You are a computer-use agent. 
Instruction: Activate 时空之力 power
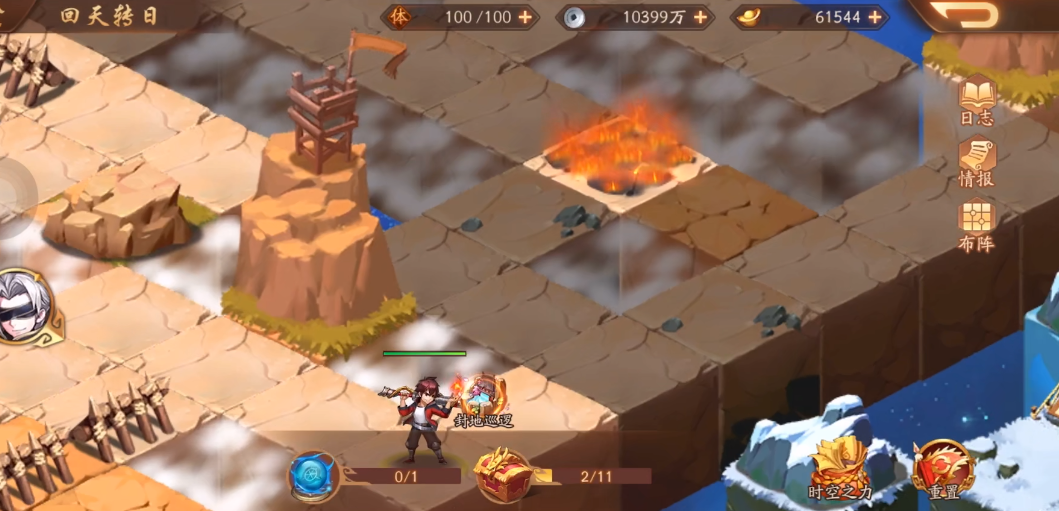[839, 468]
